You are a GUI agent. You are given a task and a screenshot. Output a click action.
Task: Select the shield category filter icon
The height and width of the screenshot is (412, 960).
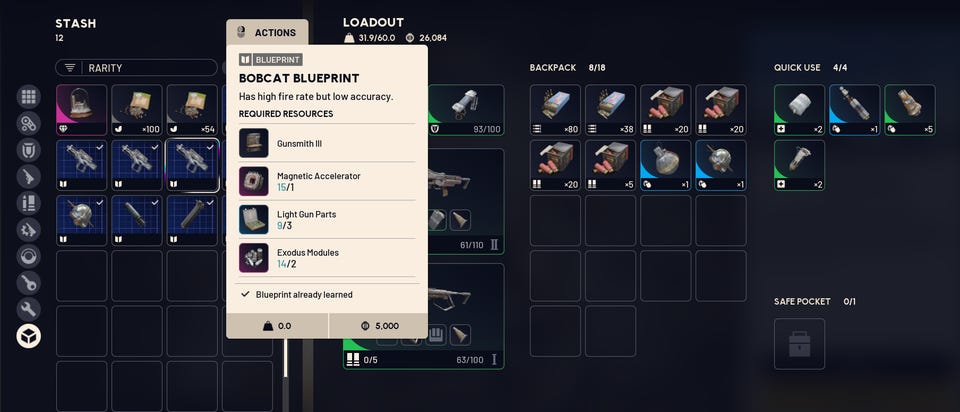pyautogui.click(x=29, y=151)
